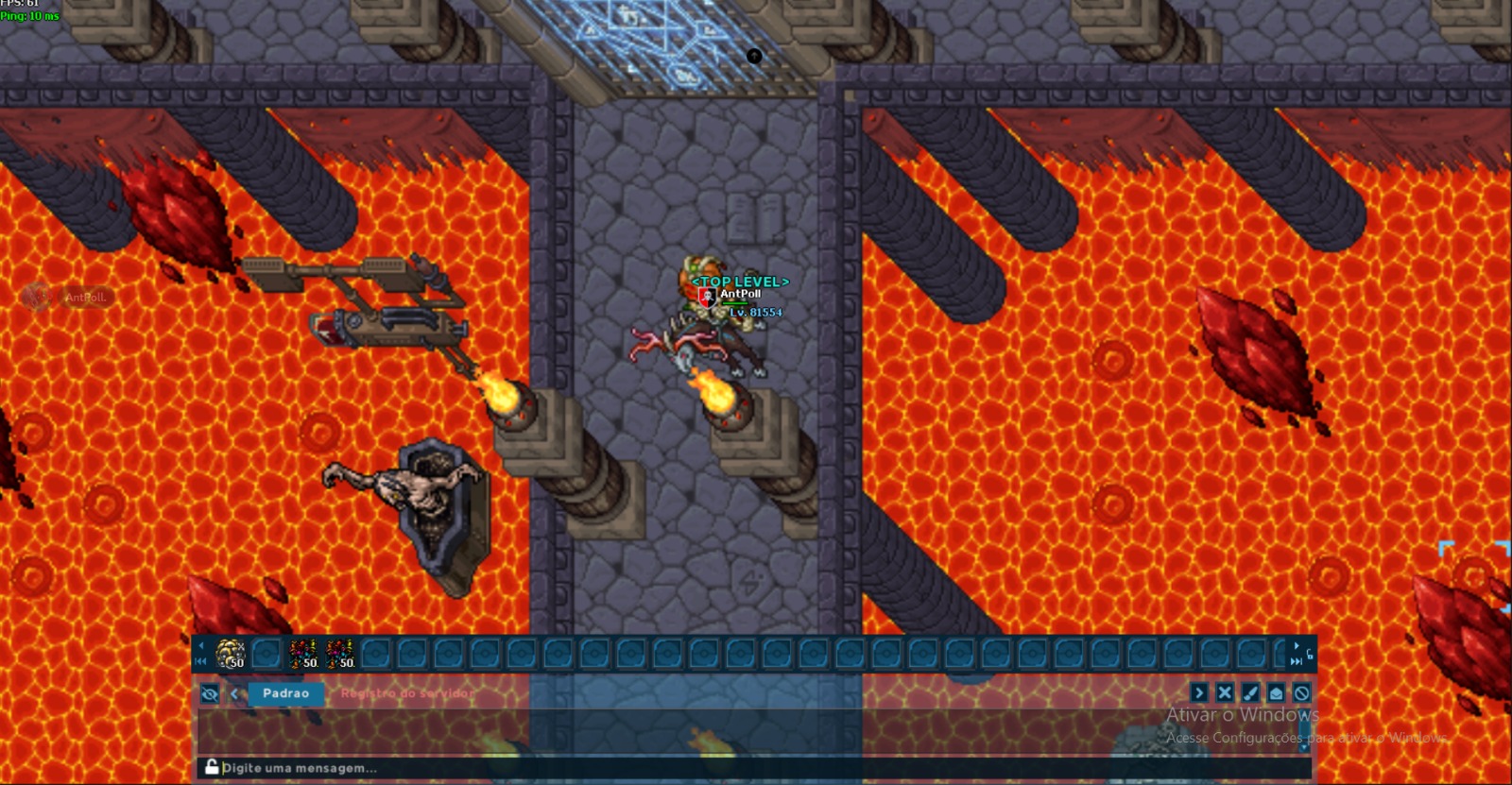
Task: Open the envelope message icon
Action: (1276, 693)
